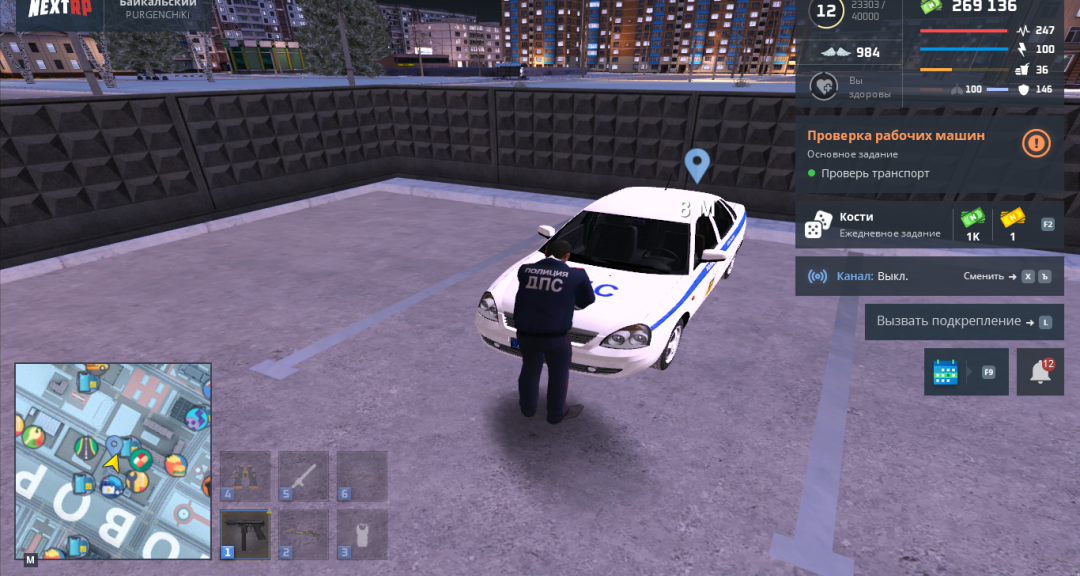Select the binoculars in slot 4
The image size is (1080, 576).
[245, 476]
